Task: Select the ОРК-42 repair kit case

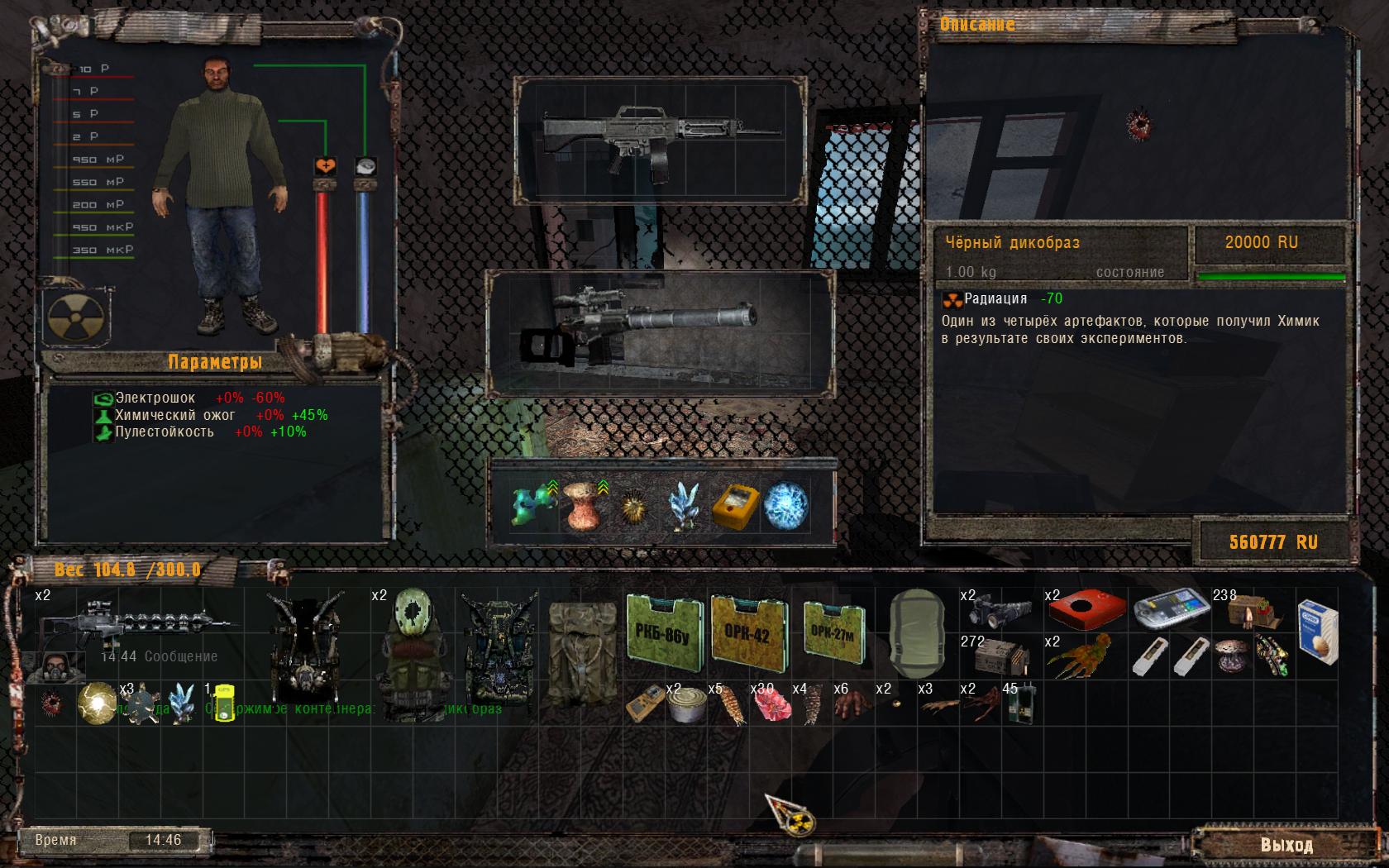Action: coord(750,634)
